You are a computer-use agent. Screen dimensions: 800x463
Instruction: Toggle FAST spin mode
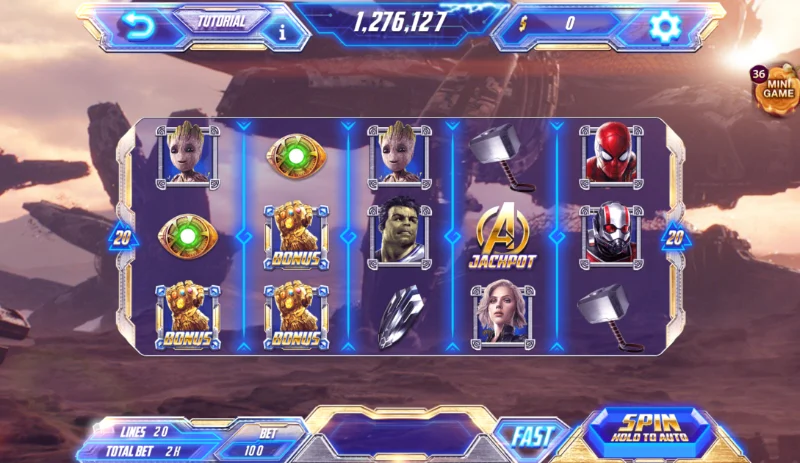pyautogui.click(x=530, y=436)
